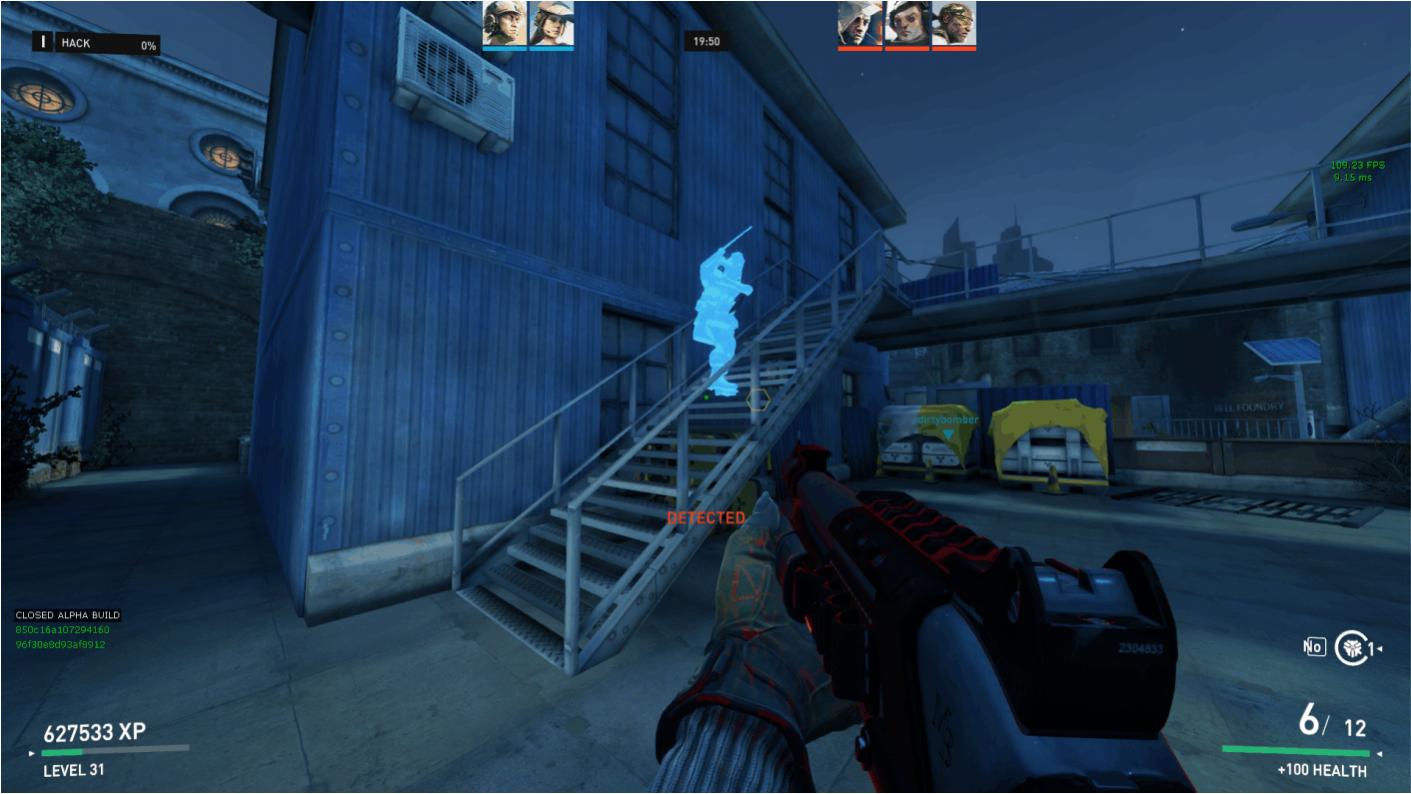Click the blue team helmeted male portrait
Viewport: 1411px width, 794px height.
pos(505,23)
